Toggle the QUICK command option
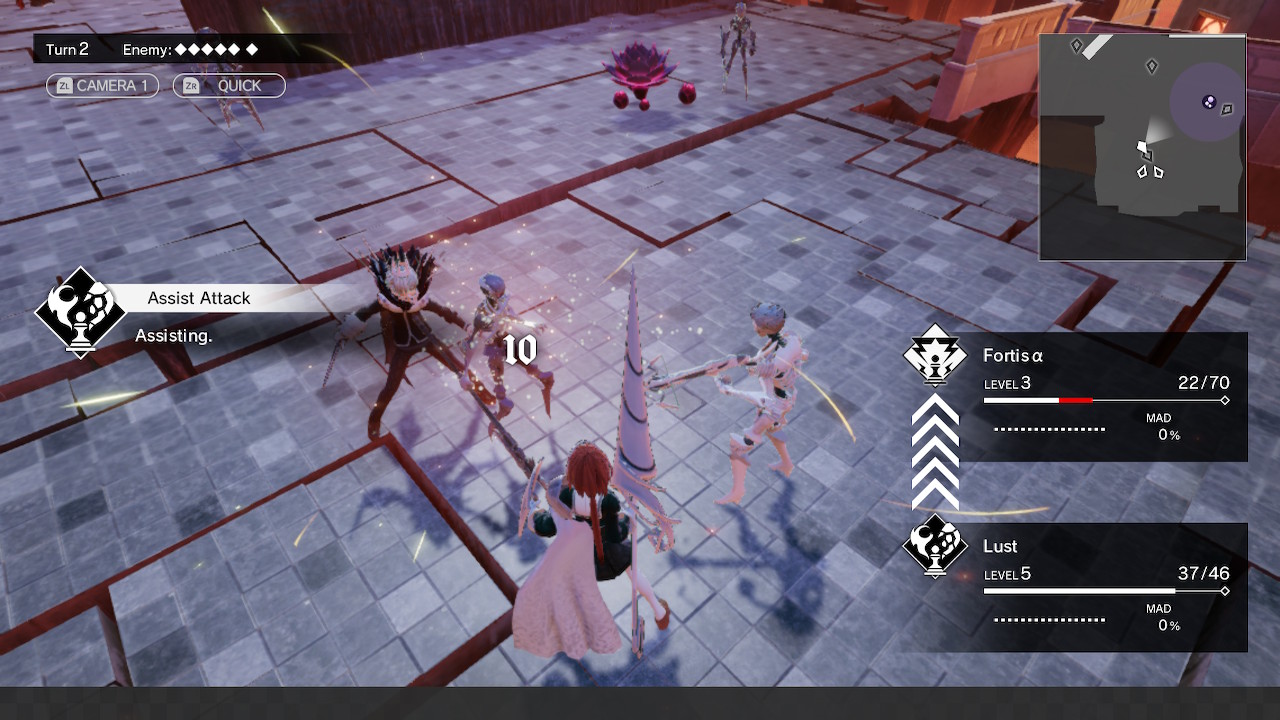The height and width of the screenshot is (720, 1280). tap(237, 85)
